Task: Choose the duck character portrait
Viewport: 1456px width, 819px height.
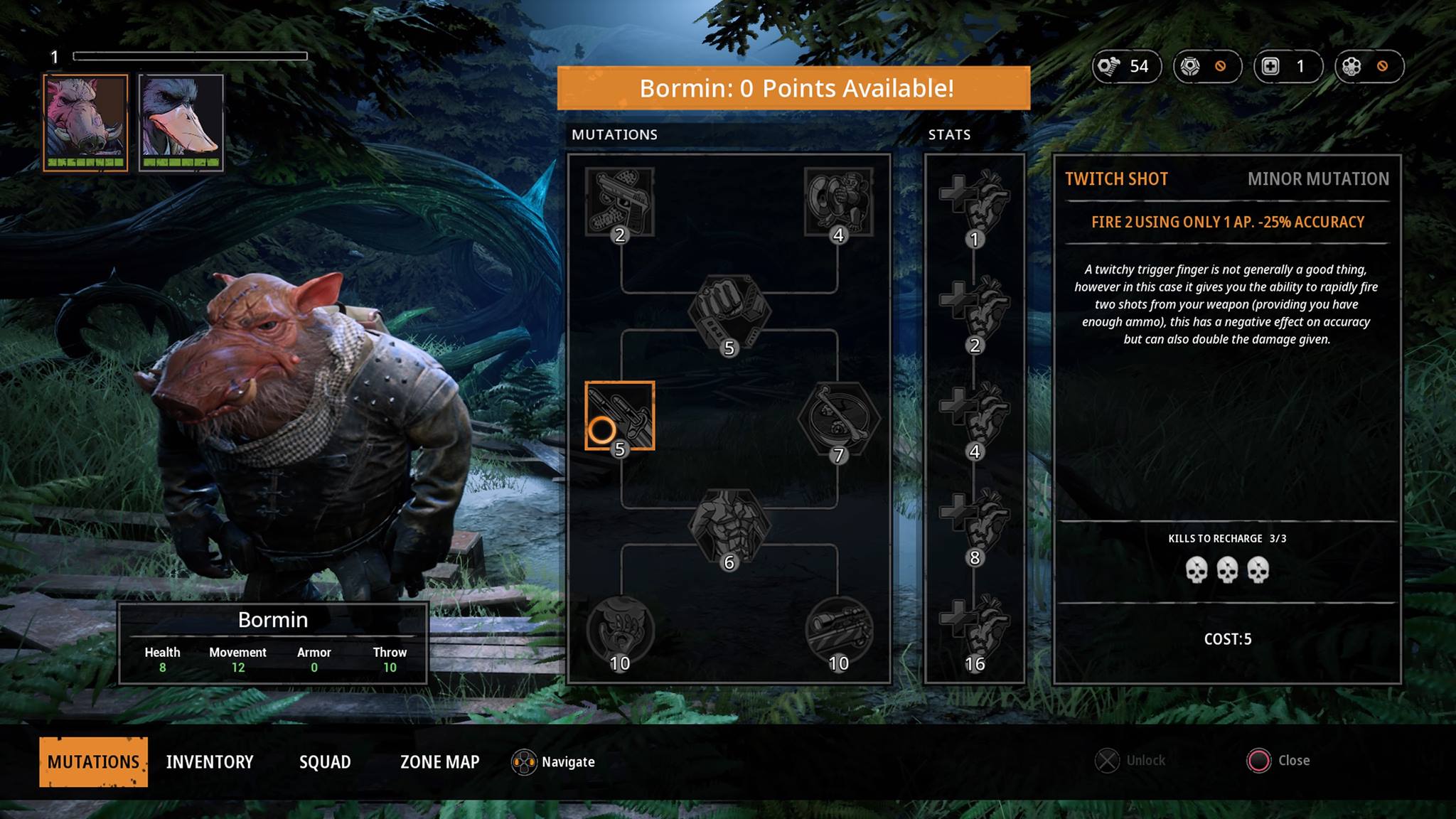Action: (181, 122)
